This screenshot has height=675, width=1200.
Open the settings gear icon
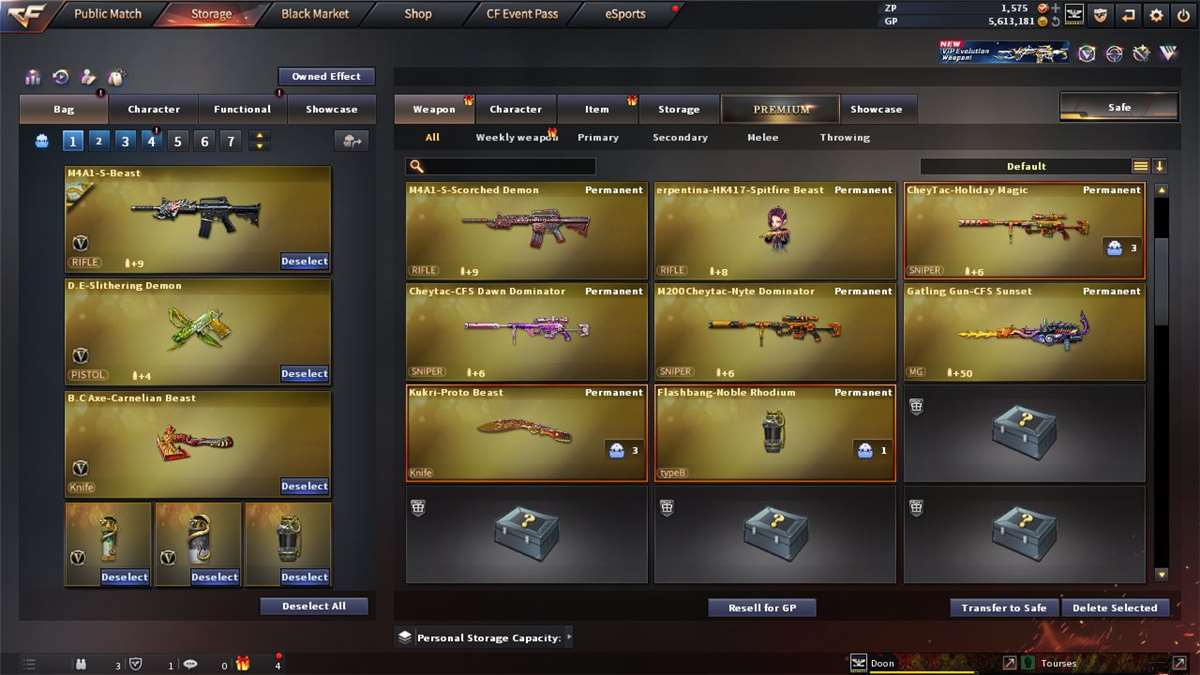[1156, 15]
